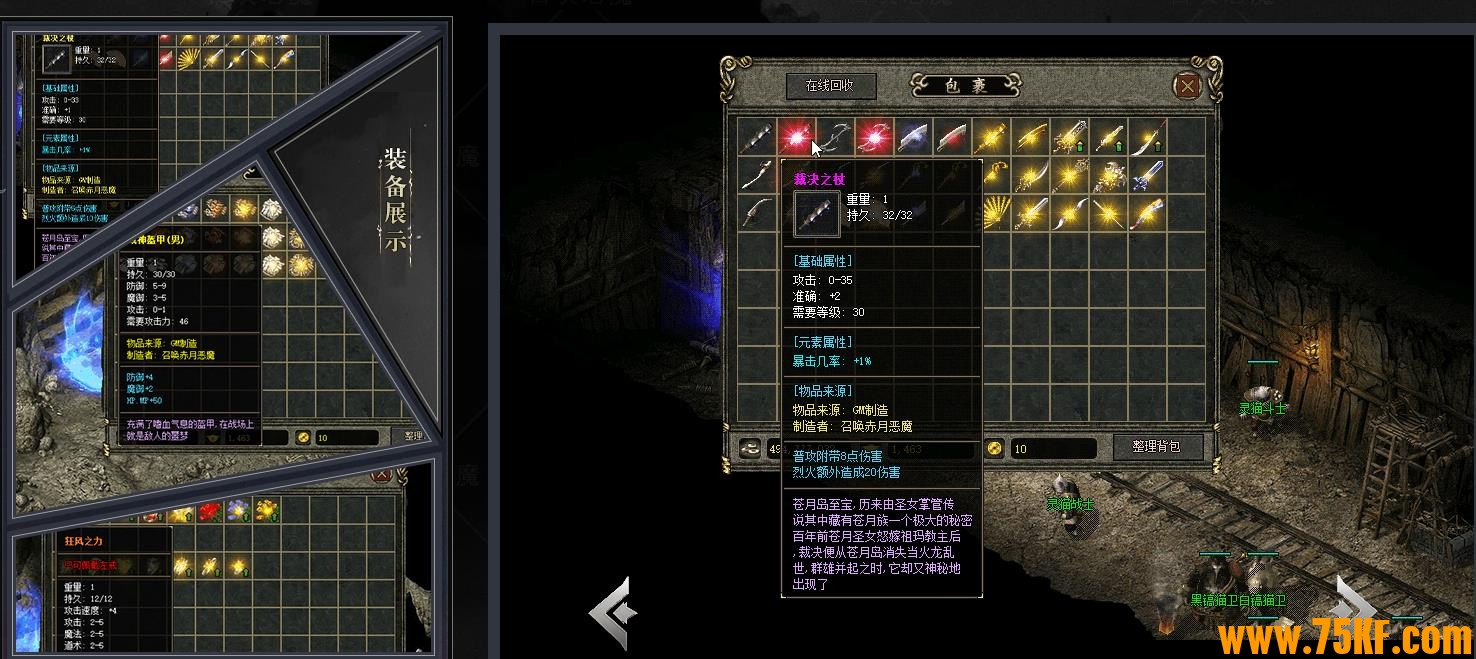This screenshot has width=1476, height=659.
Task: Select the blue-hilted sword in the bag
Action: click(1148, 176)
